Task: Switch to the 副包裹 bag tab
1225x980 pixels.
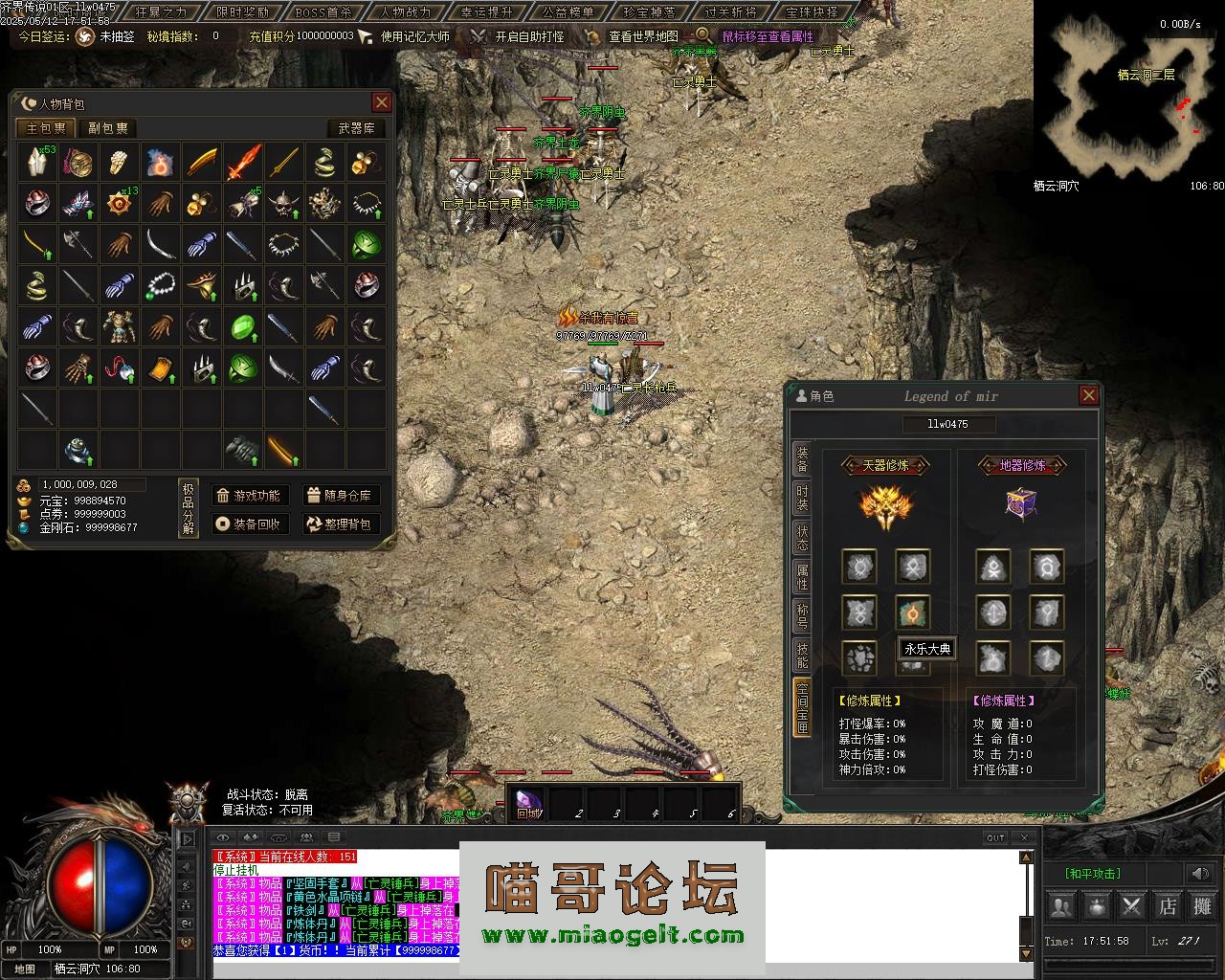Action: [x=108, y=128]
